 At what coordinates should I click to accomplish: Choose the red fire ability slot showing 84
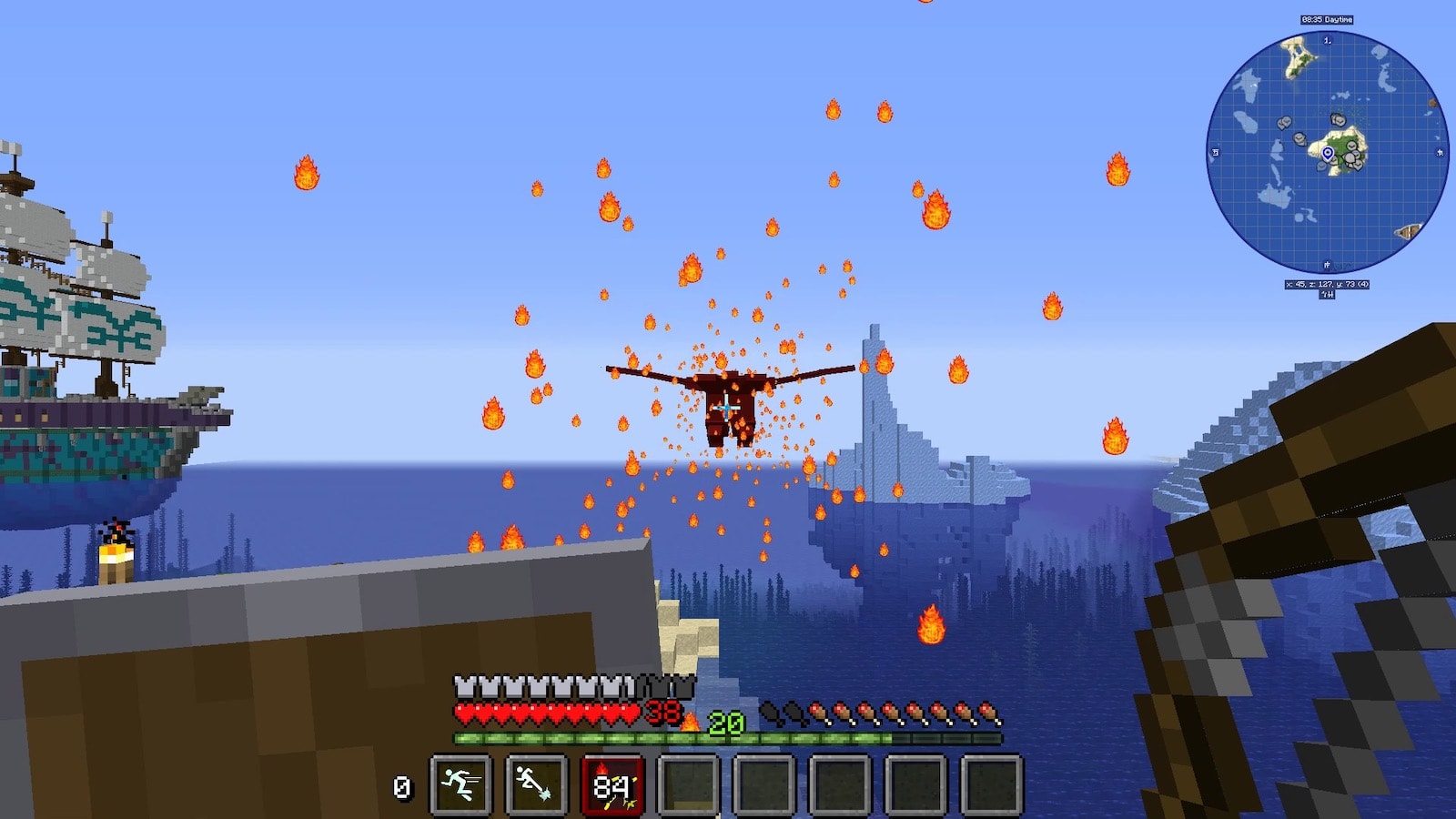click(x=612, y=784)
